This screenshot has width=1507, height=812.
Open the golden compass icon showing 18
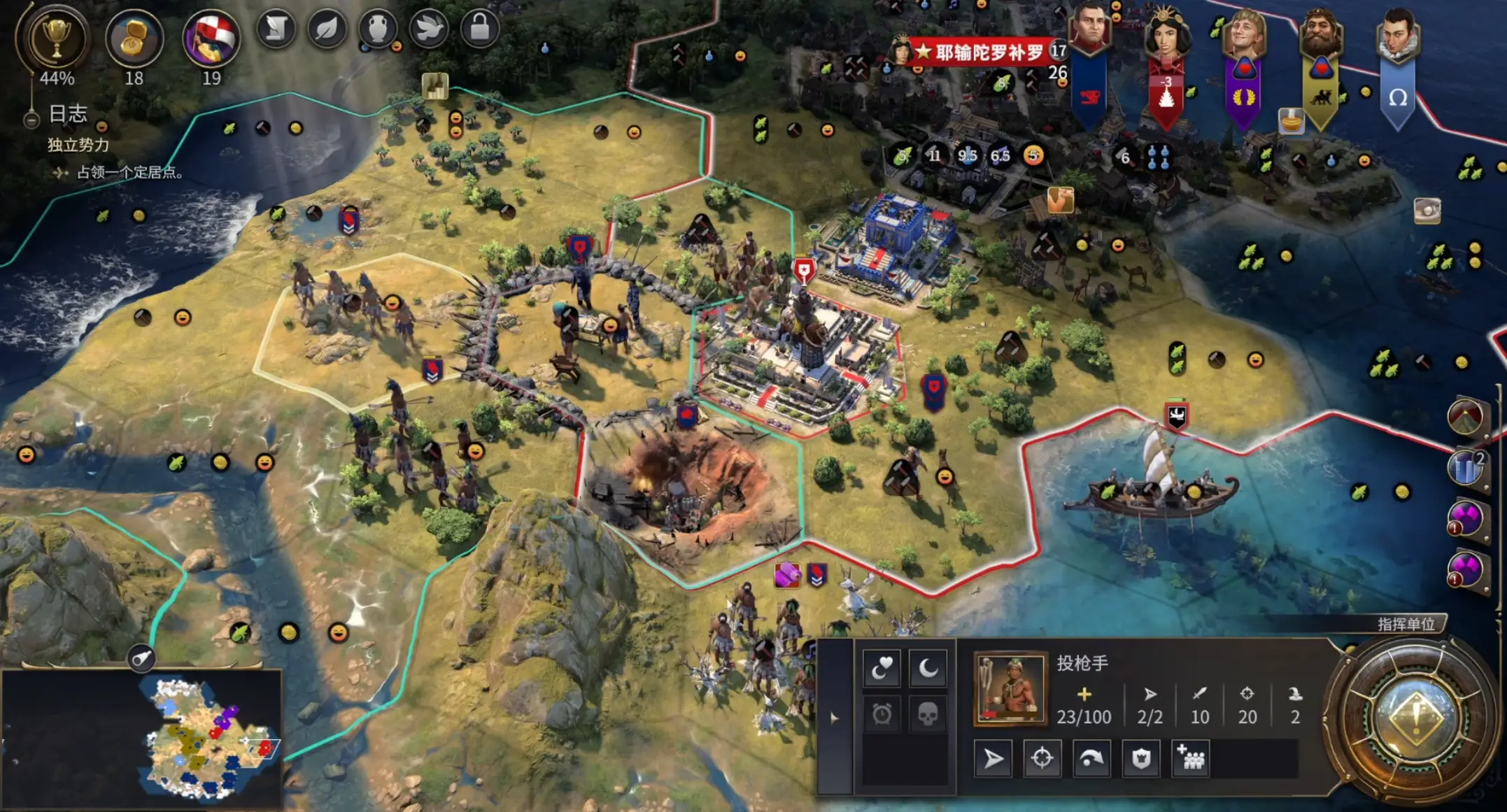(134, 39)
